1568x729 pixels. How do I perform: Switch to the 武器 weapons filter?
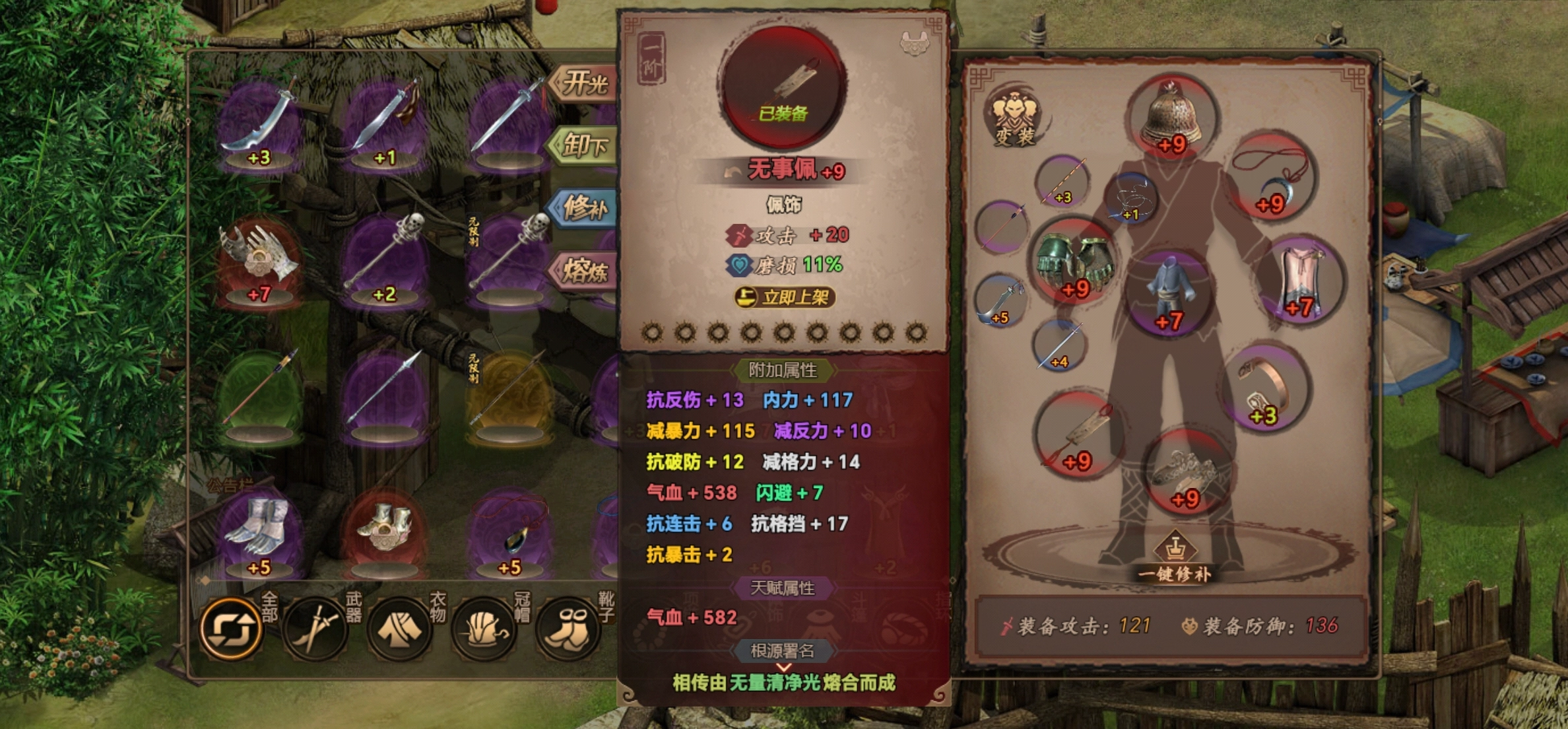point(316,627)
